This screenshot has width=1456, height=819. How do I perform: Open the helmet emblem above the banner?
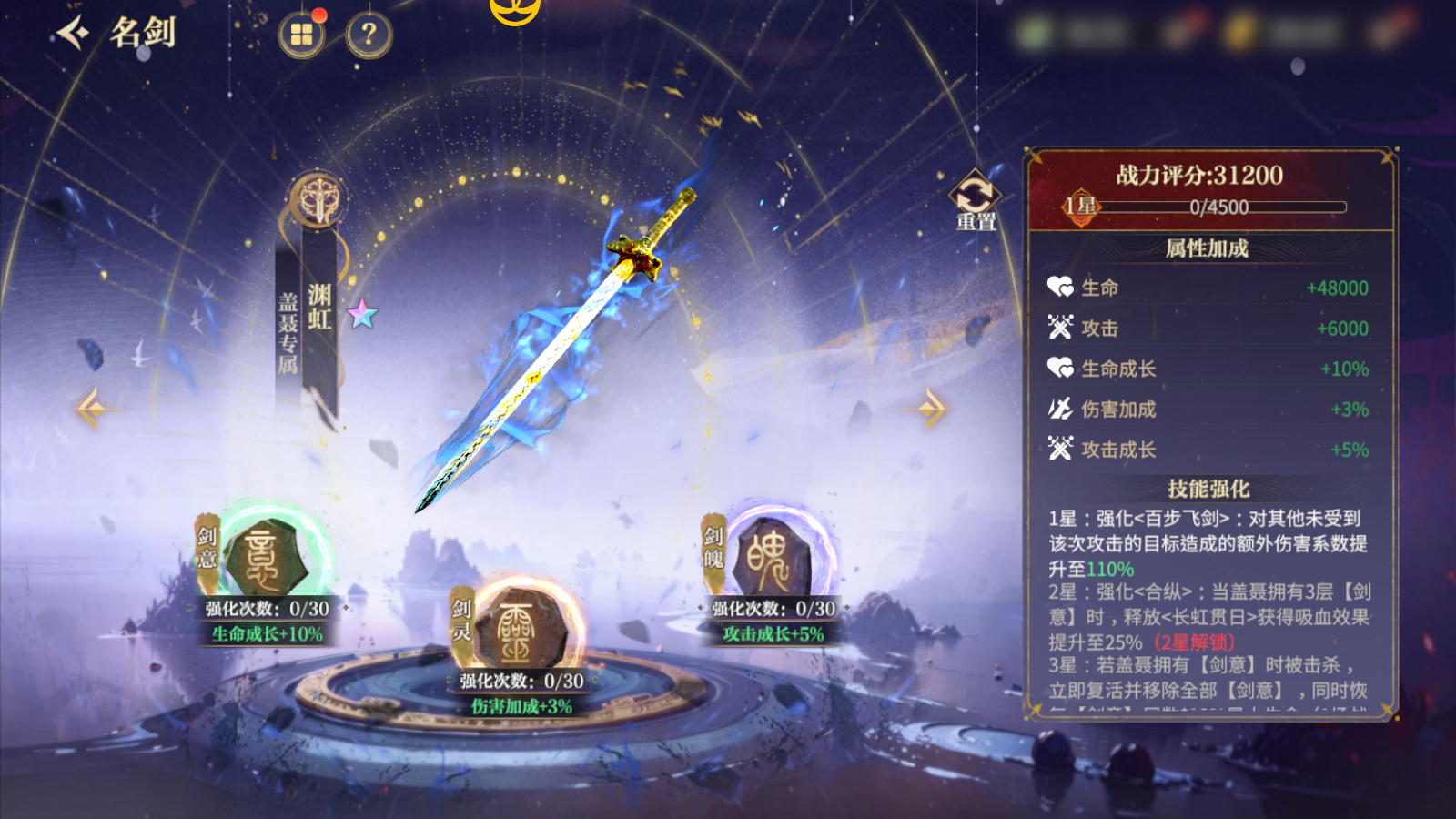tap(318, 199)
